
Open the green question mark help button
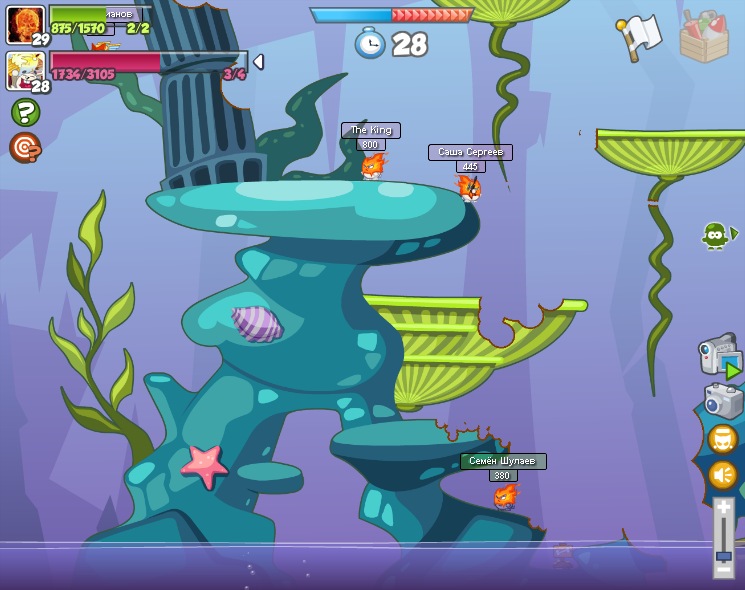pyautogui.click(x=25, y=112)
